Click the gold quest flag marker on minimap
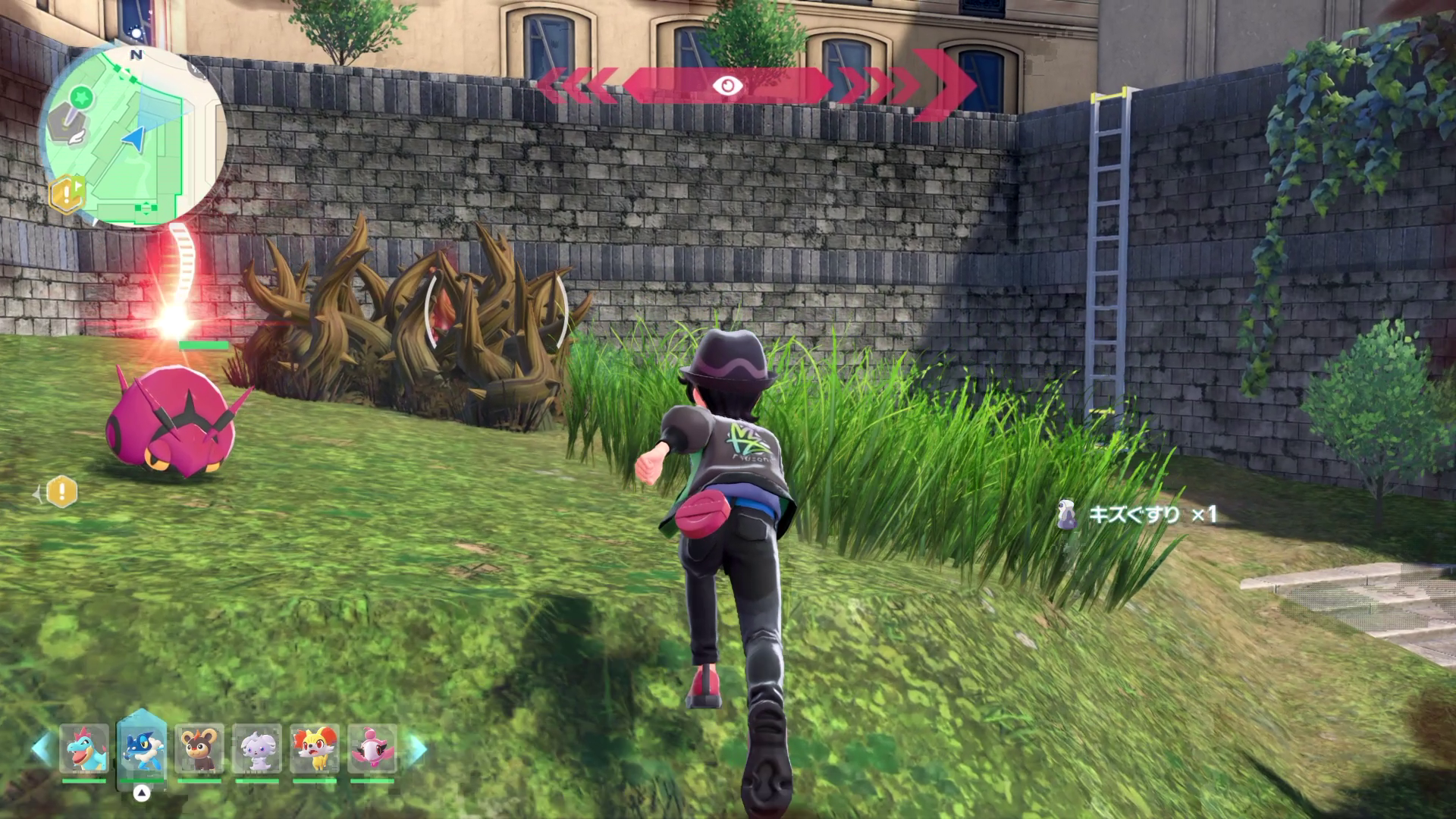The width and height of the screenshot is (1456, 819). [66, 194]
